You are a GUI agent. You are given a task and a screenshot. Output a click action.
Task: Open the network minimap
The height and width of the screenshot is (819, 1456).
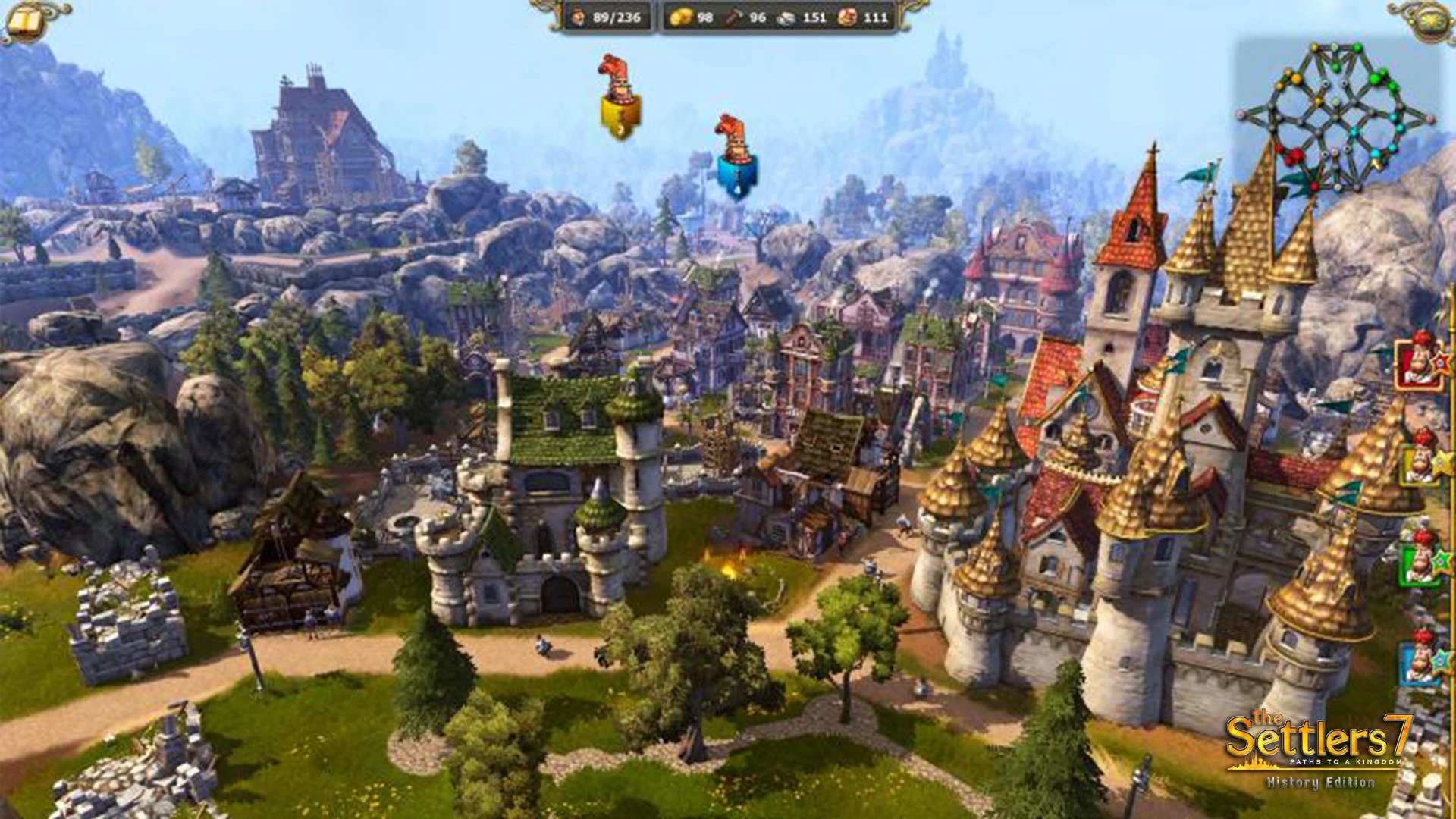point(1338,115)
